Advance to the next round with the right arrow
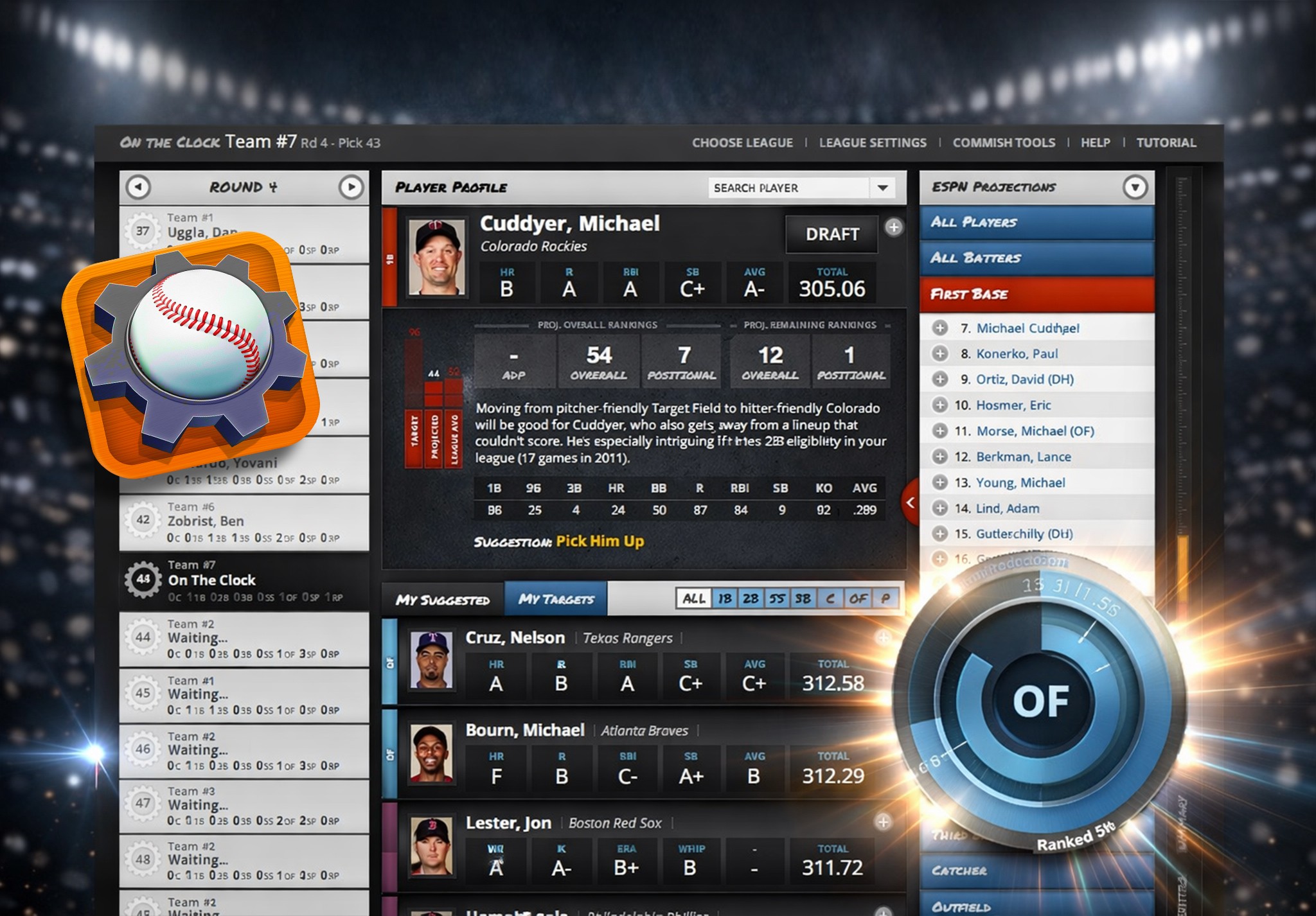Viewport: 1316px width, 916px height. pos(350,186)
